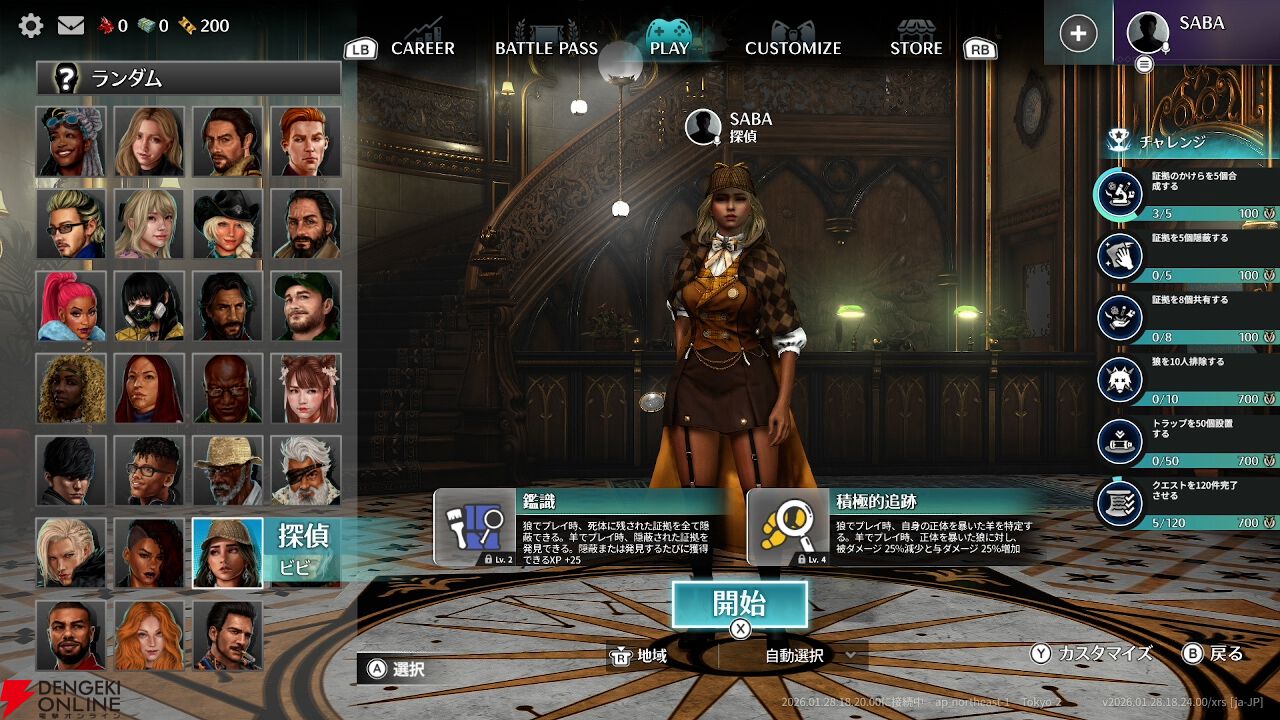Start the match with 開始 button

pyautogui.click(x=739, y=604)
